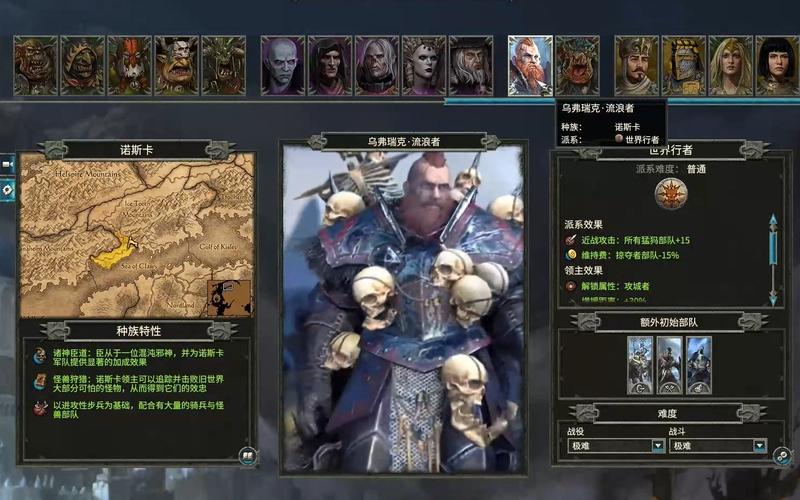Choose the pale dark-haired vampire woman portrait
Screen dimensions: 800x500
pyautogui.click(x=423, y=66)
